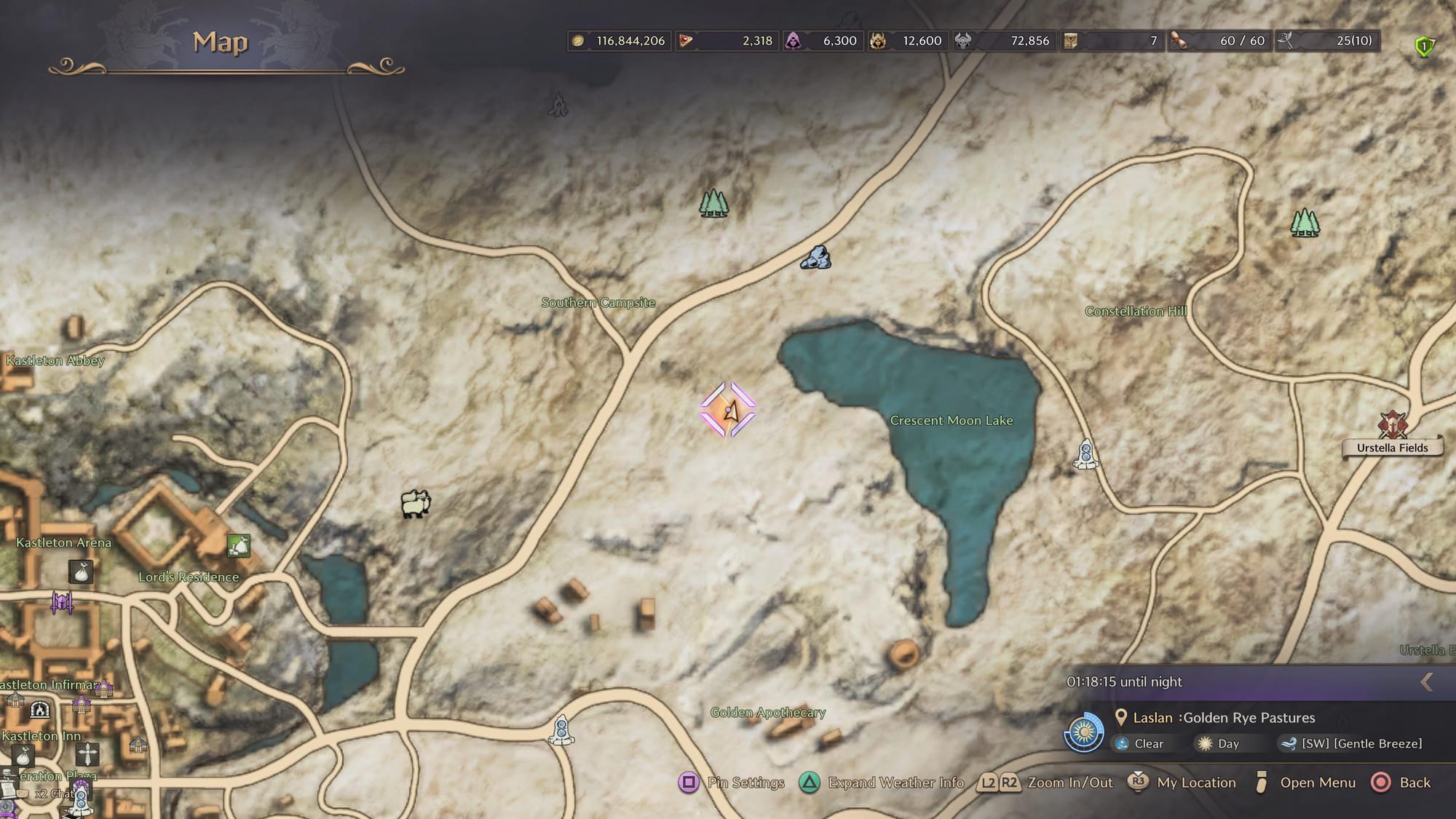Select the sheep icon marker
The image size is (1456, 819).
[x=416, y=503]
